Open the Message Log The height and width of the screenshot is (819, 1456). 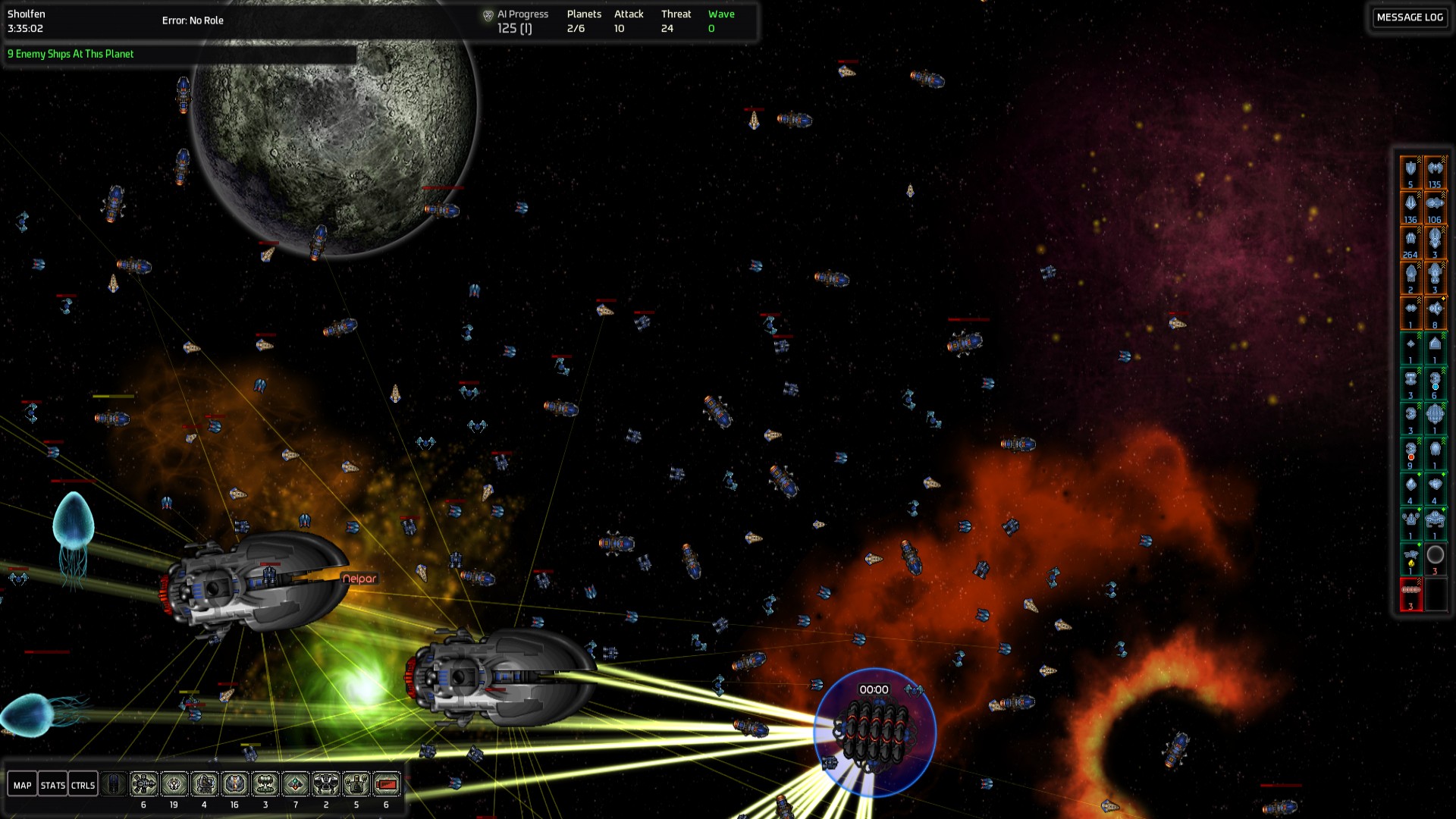pyautogui.click(x=1409, y=17)
